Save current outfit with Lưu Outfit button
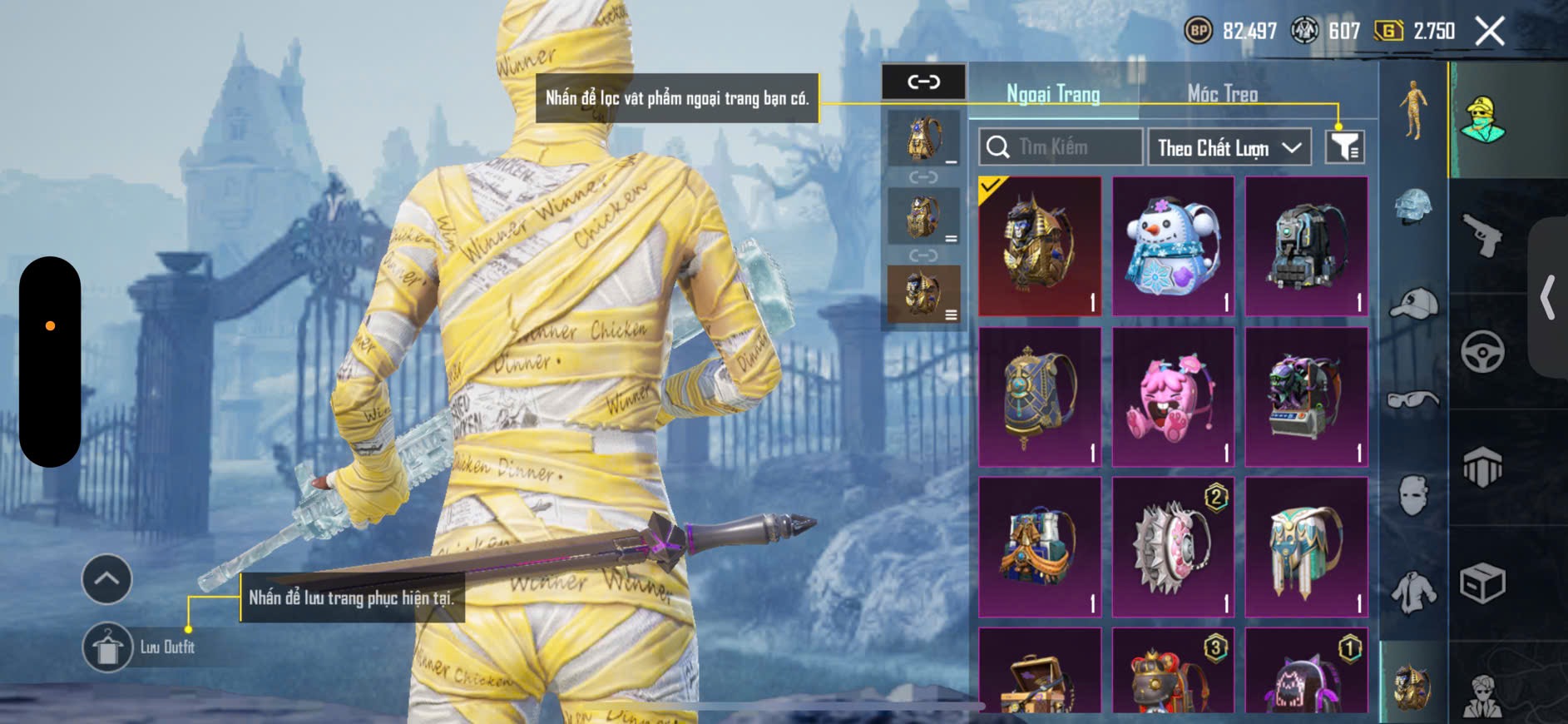This screenshot has height=724, width=1568. 108,647
